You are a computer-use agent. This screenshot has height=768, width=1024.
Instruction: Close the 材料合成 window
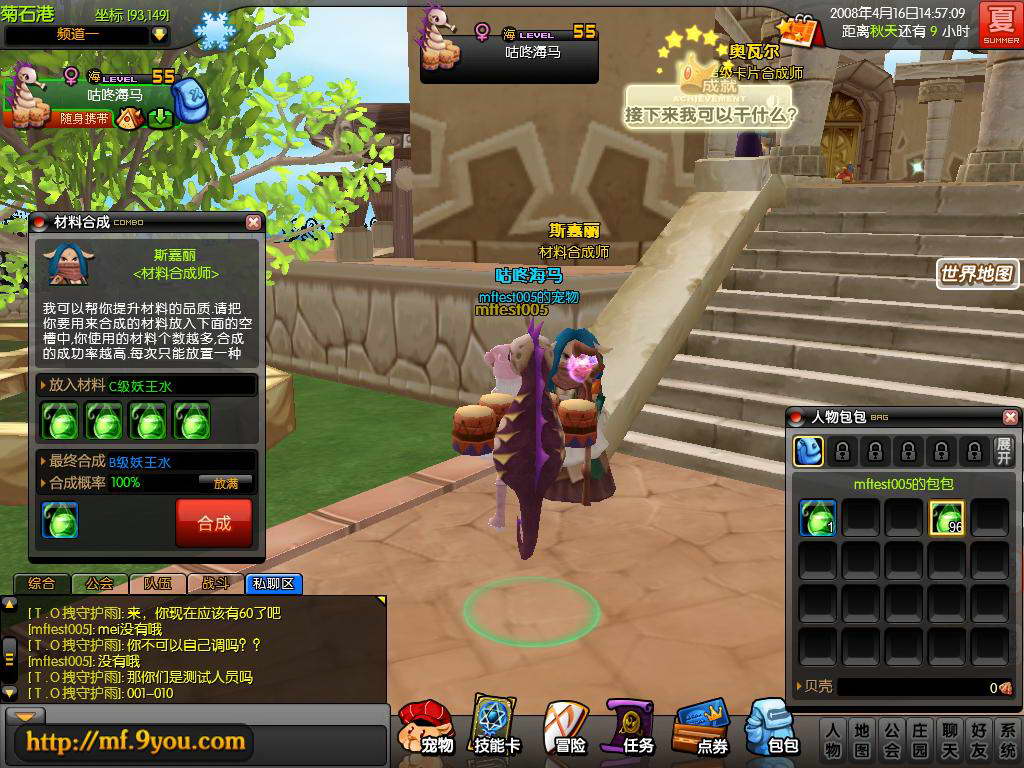(253, 222)
